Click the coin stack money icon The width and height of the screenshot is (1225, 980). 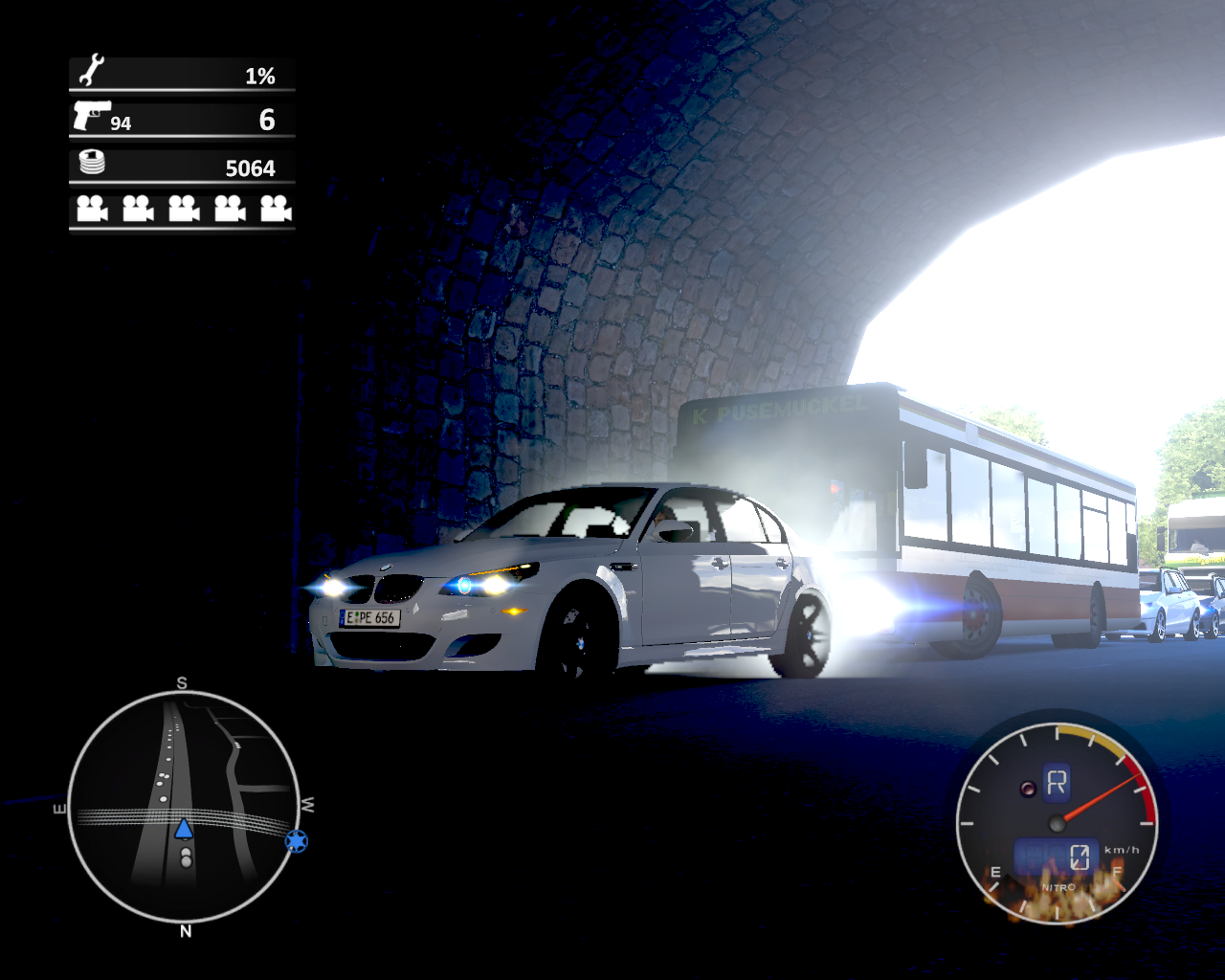[92, 163]
